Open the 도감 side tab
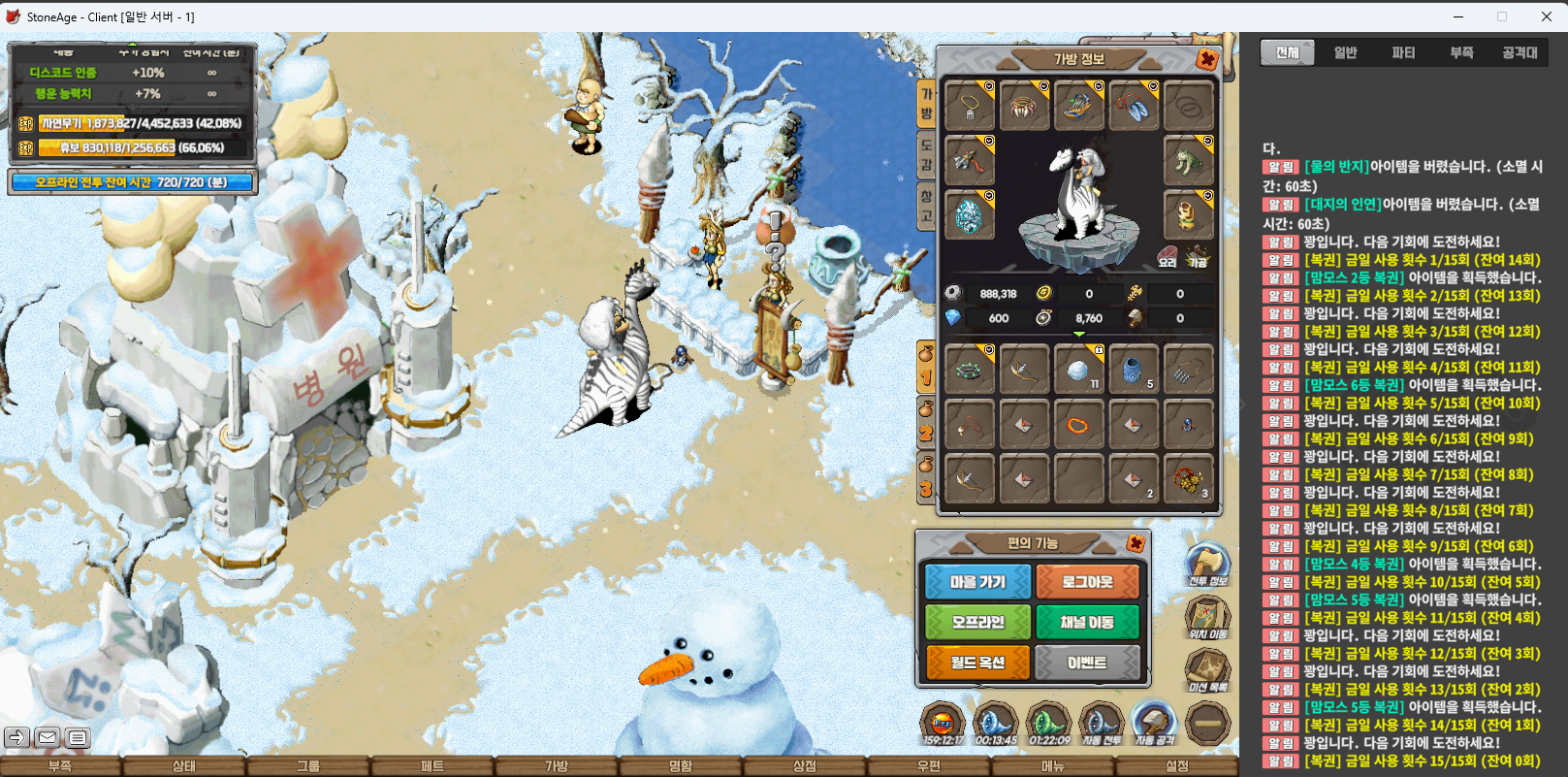 pyautogui.click(x=926, y=155)
